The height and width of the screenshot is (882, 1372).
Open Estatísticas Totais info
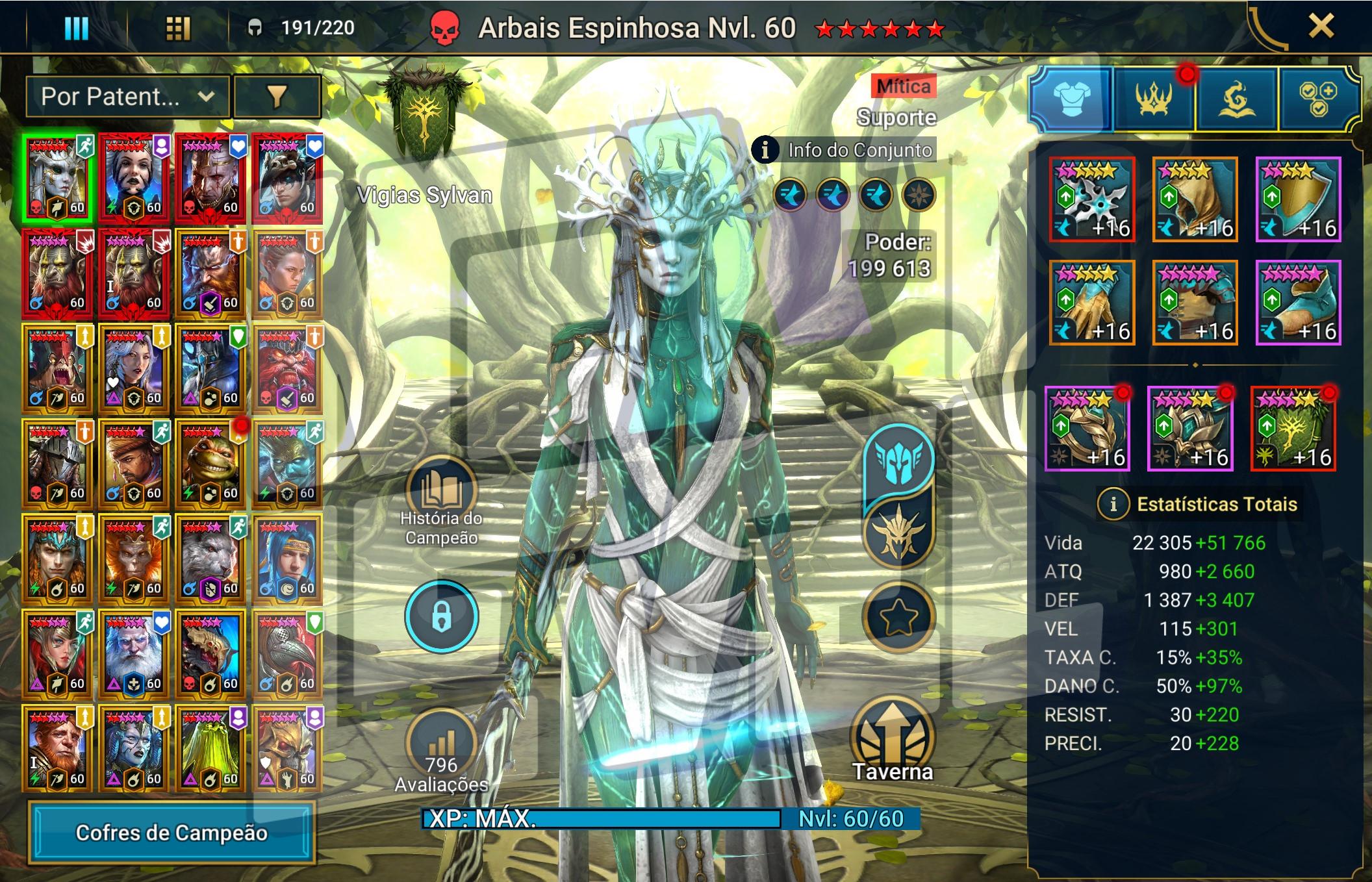pyautogui.click(x=1113, y=504)
